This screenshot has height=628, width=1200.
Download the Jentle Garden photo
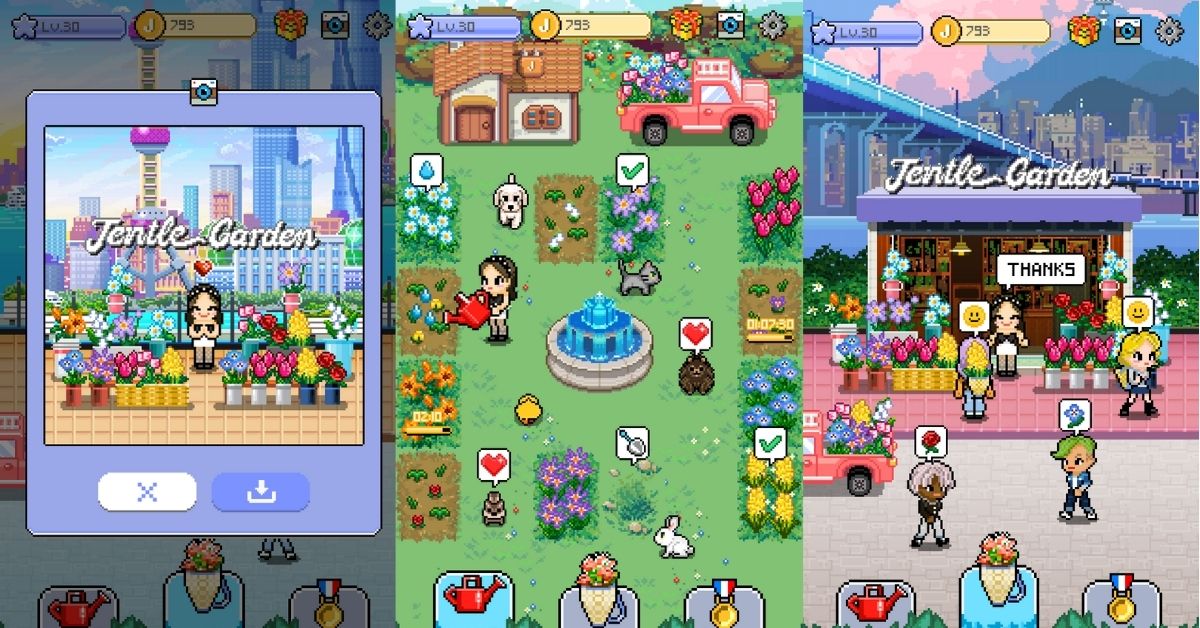tap(260, 492)
